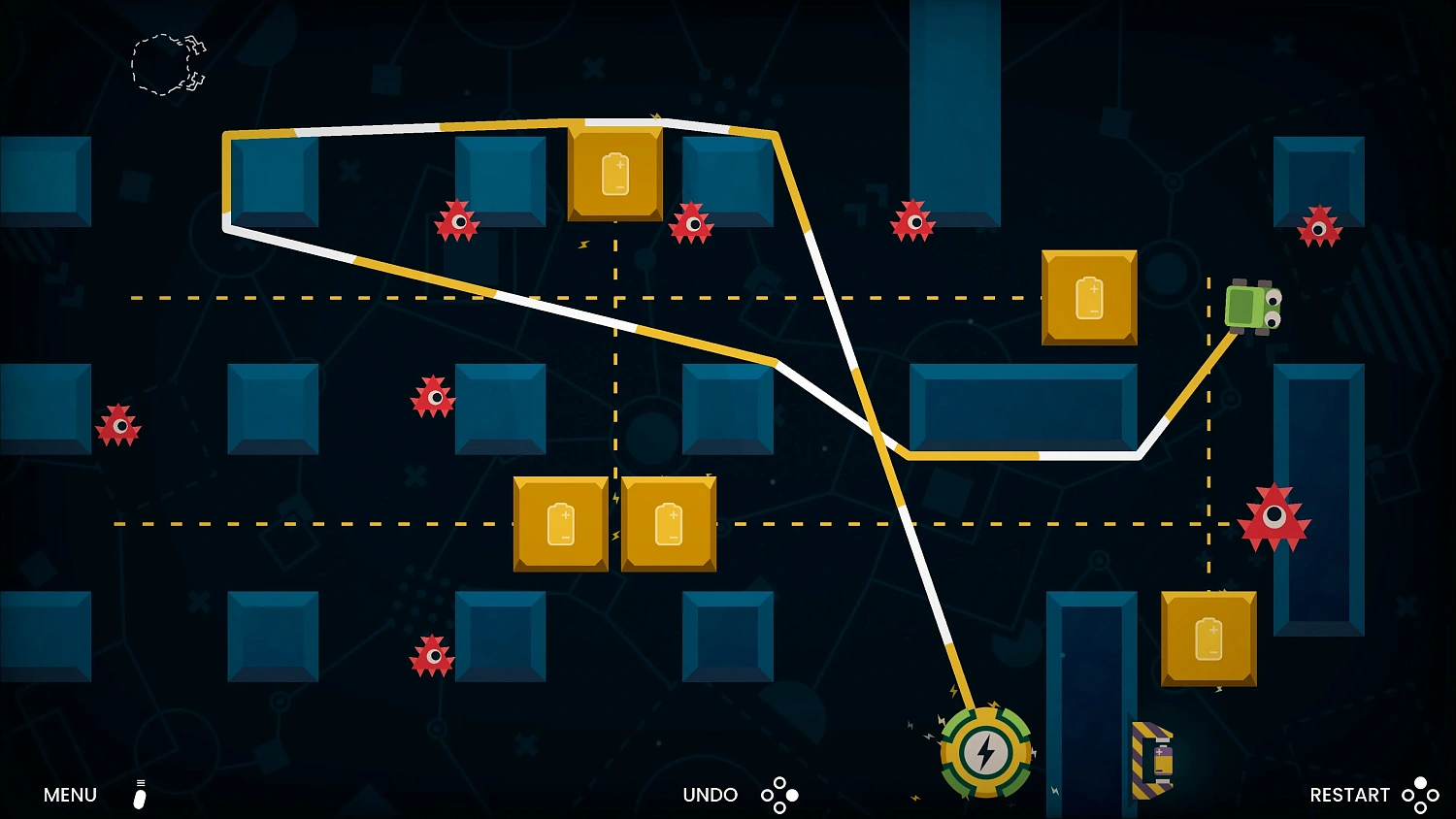Viewport: 1456px width, 819px height.
Task: Select the green robot vehicle
Action: pyautogui.click(x=1252, y=309)
